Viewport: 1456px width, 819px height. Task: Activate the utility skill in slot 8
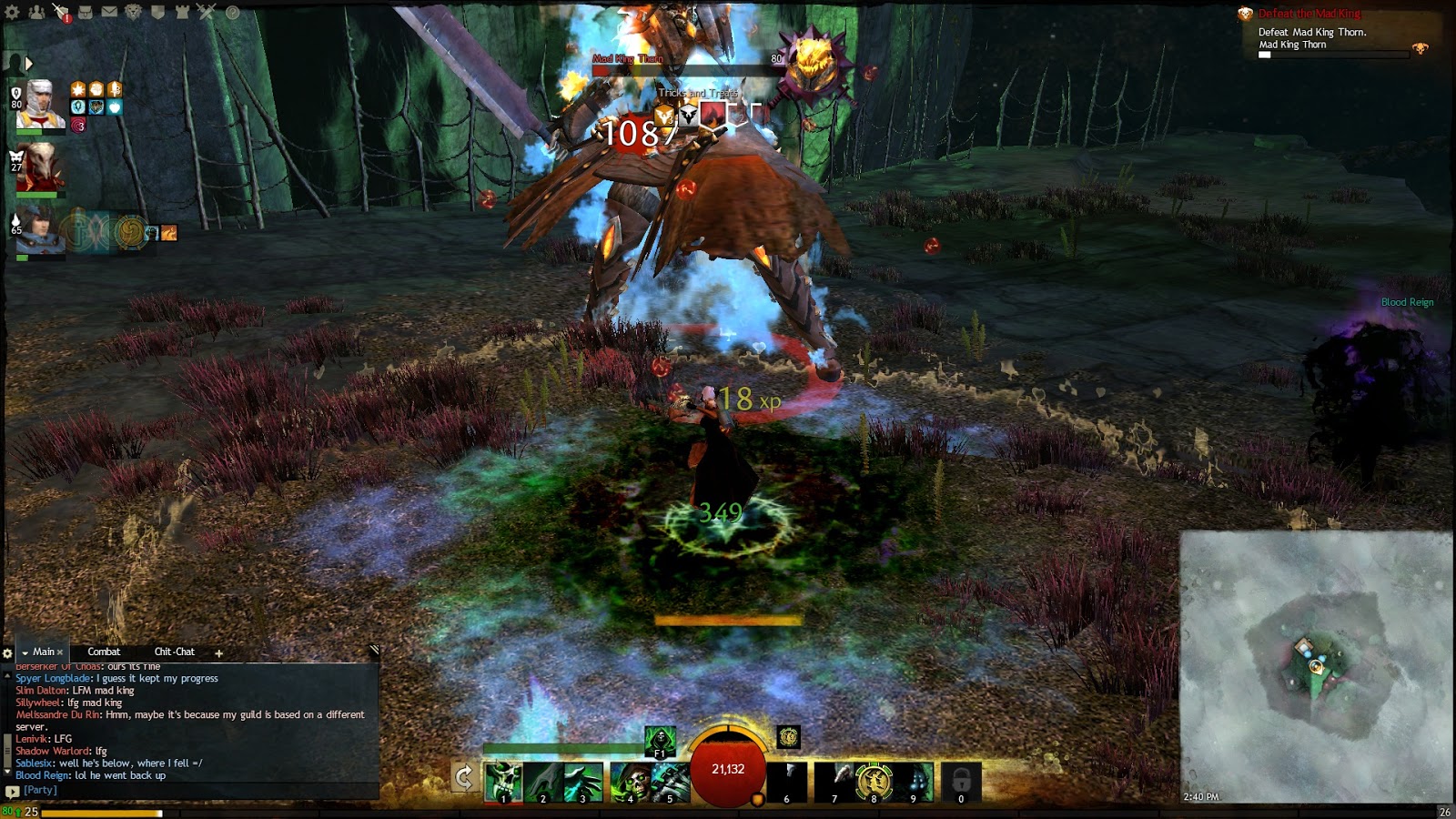tap(874, 780)
